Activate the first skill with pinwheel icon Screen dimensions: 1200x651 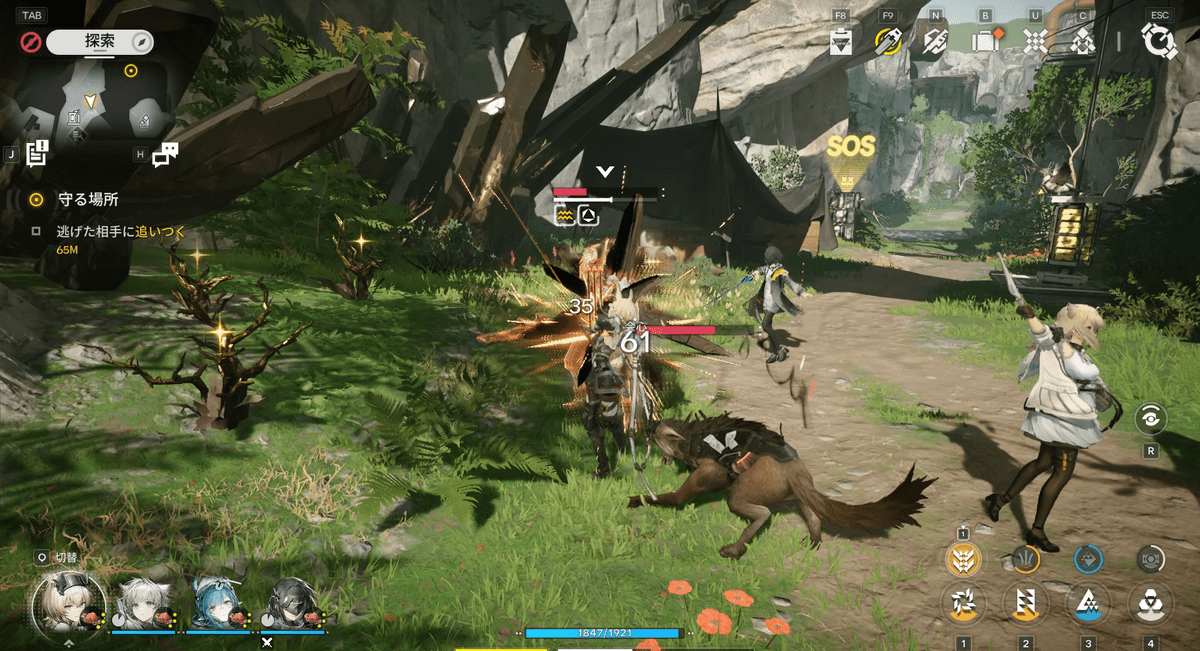pos(963,604)
